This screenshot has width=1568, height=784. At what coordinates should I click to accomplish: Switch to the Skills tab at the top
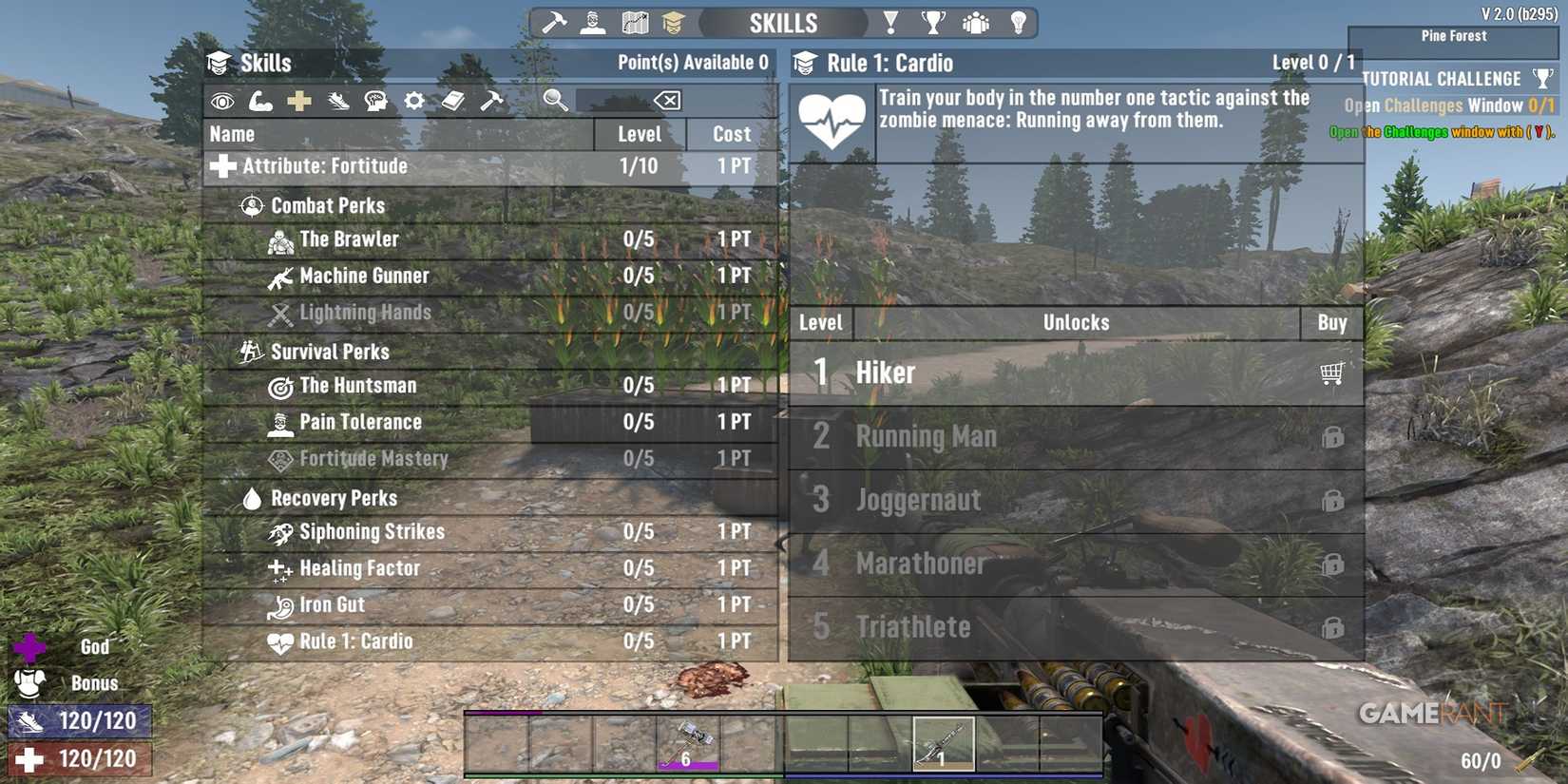tap(785, 21)
